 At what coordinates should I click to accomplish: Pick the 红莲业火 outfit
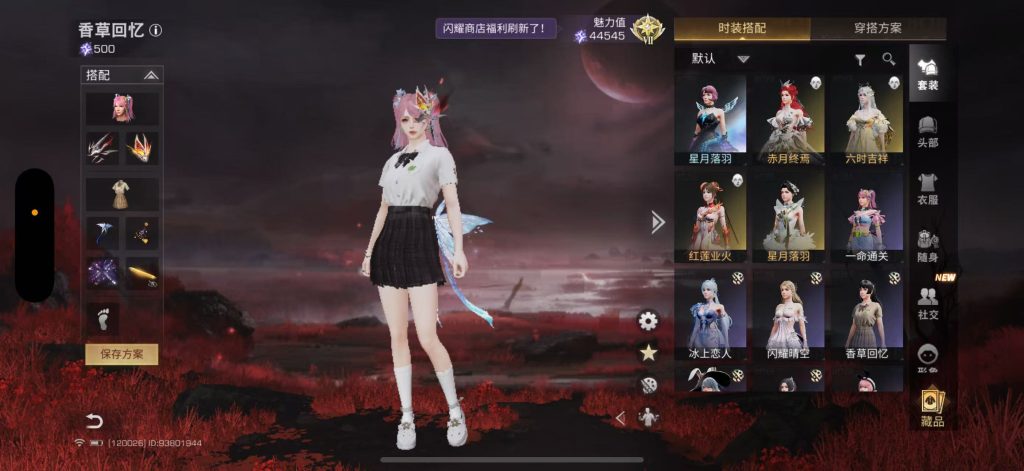[x=711, y=217]
